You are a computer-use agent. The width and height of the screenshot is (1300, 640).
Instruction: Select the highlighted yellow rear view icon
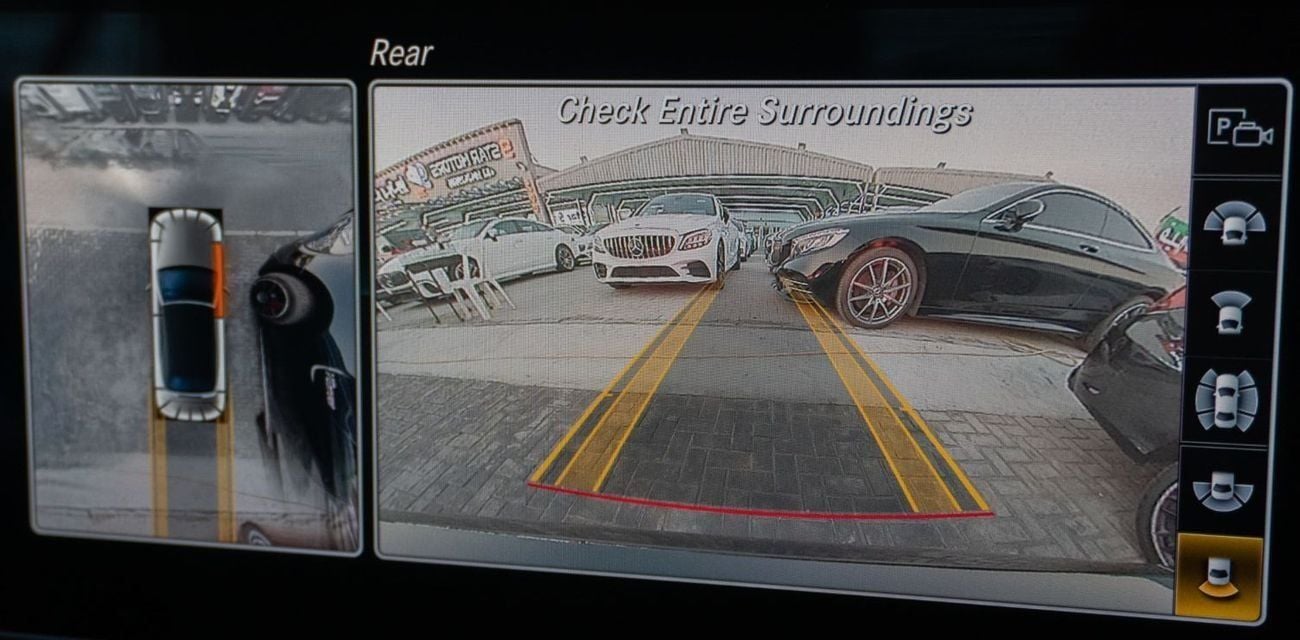tap(1218, 577)
